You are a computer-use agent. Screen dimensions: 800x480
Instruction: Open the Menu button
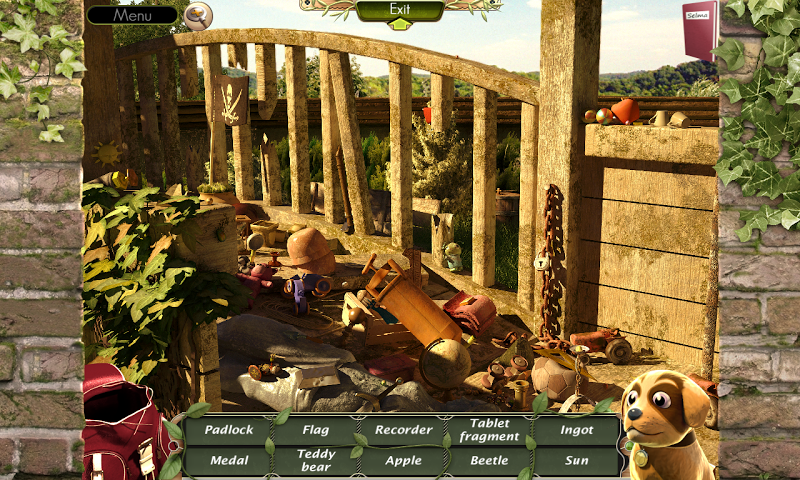(131, 15)
